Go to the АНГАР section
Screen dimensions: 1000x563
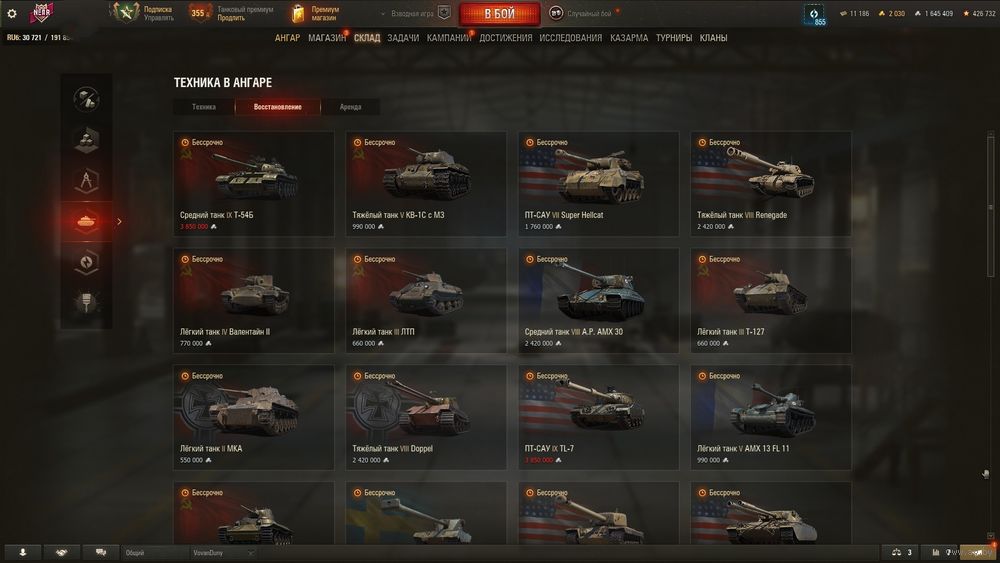(x=287, y=38)
